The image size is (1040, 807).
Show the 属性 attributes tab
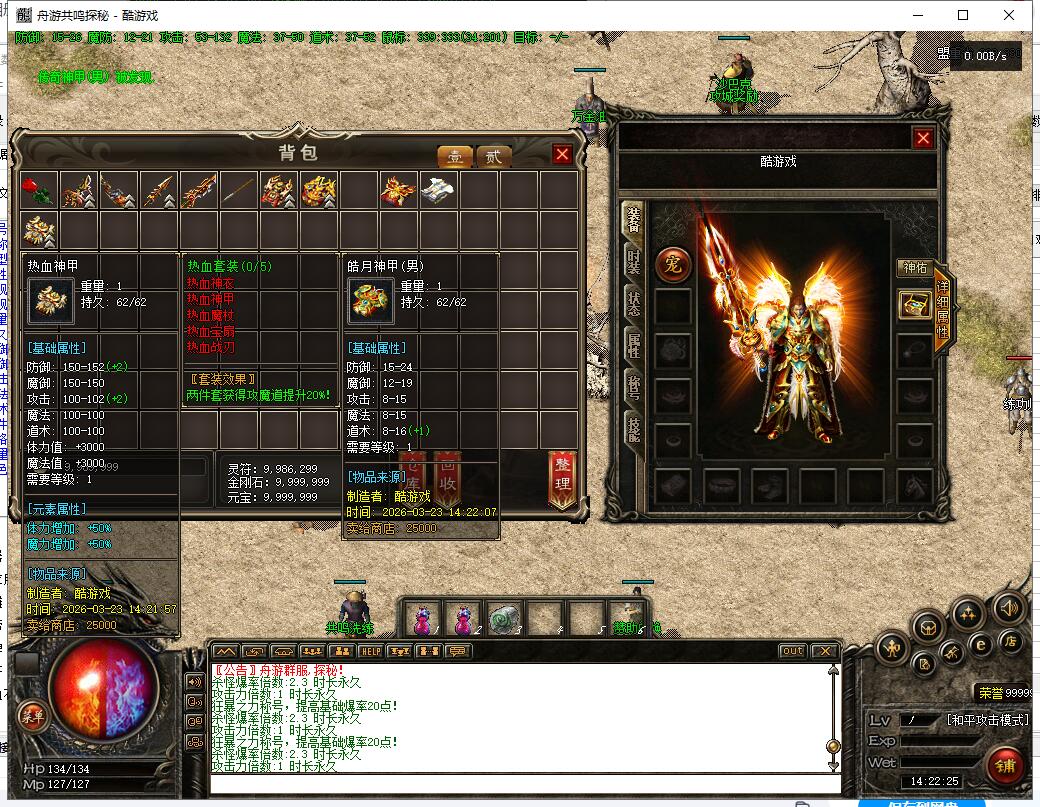pyautogui.click(x=633, y=346)
